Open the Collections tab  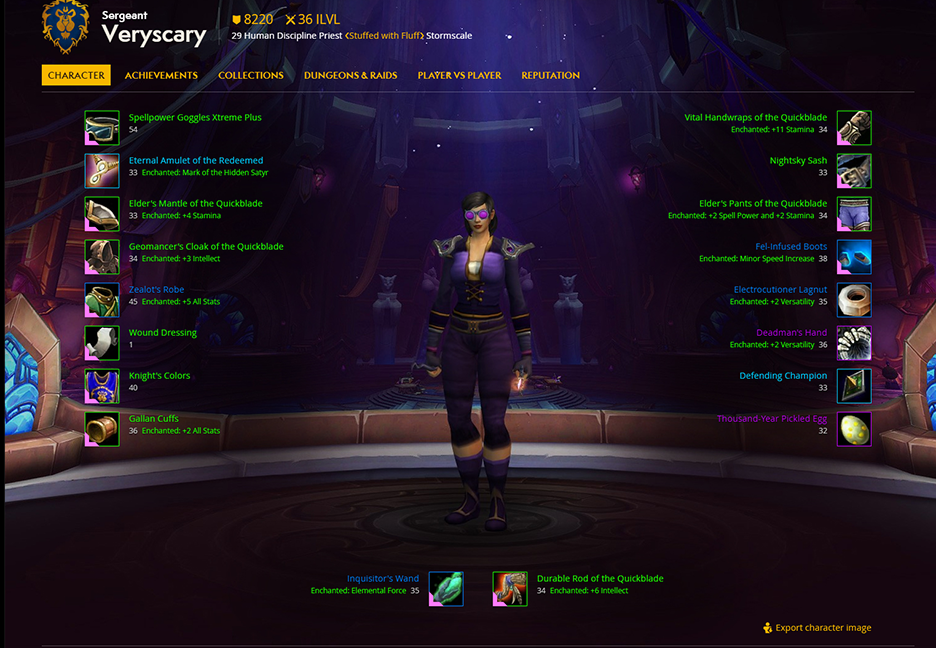tap(251, 75)
